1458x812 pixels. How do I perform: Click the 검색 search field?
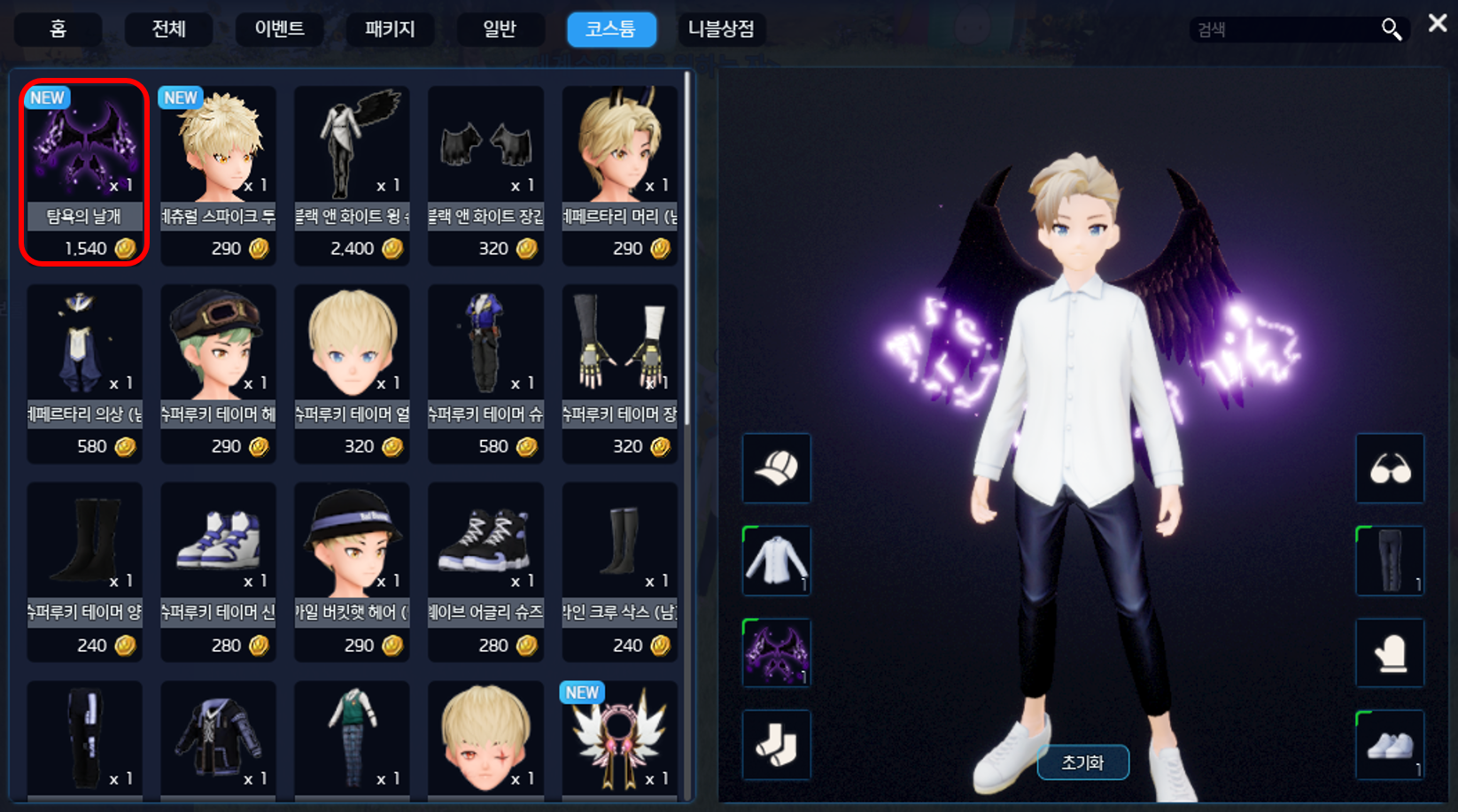point(1284,30)
